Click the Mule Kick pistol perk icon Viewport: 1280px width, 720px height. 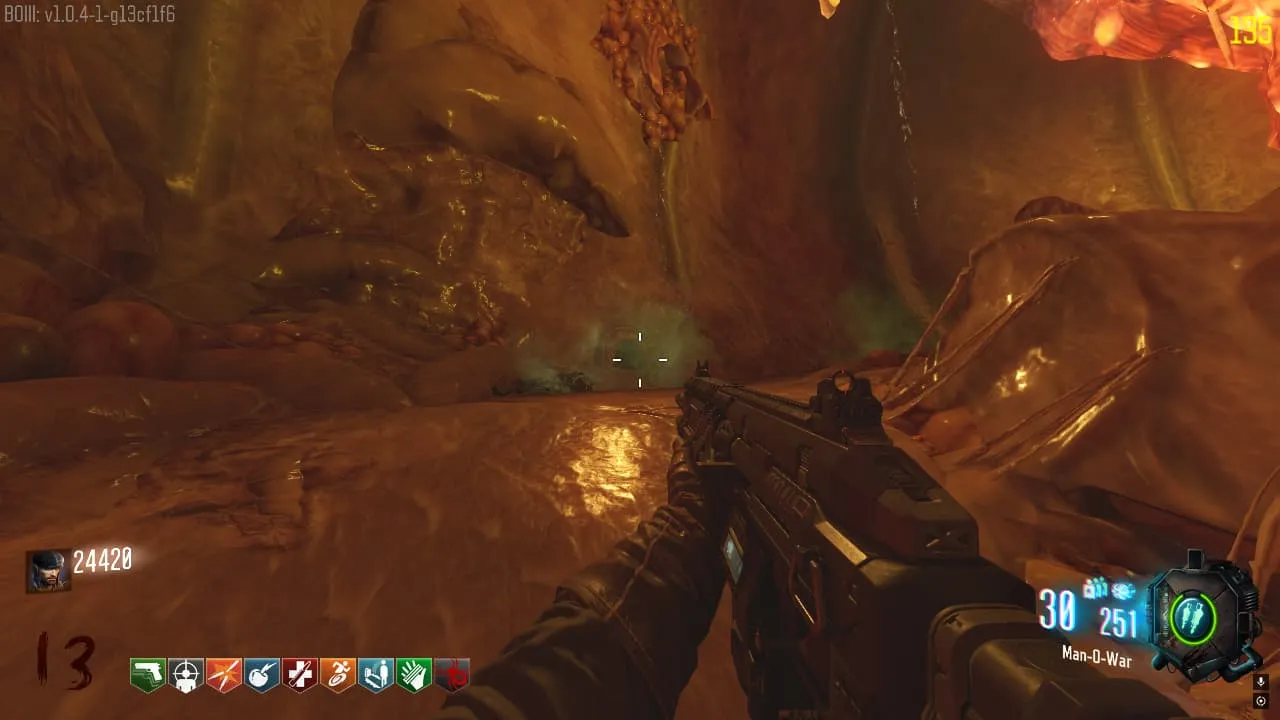tap(147, 675)
